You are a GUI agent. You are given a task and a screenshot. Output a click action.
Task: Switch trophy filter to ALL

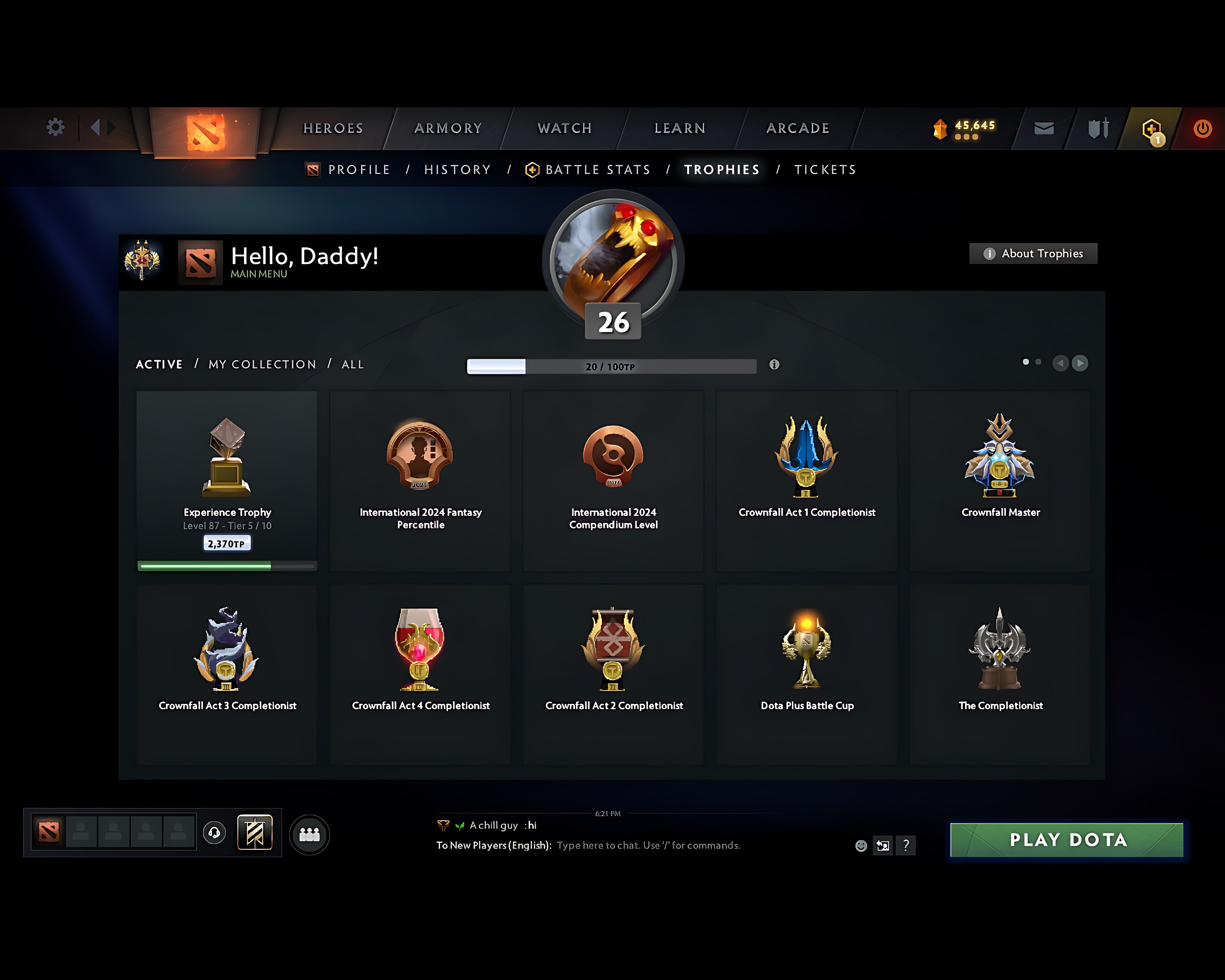(x=352, y=364)
